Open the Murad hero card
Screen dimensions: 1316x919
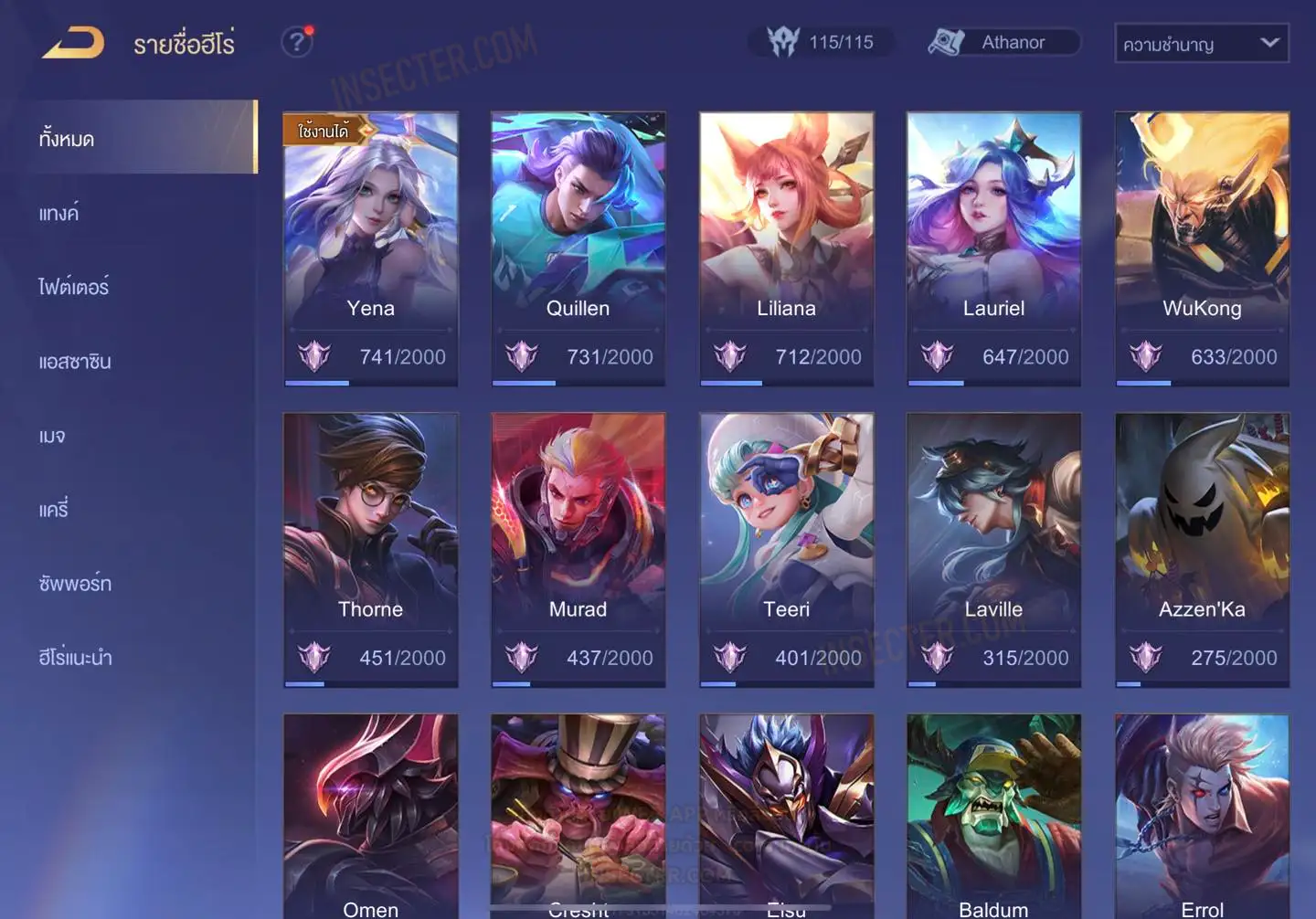tap(578, 549)
